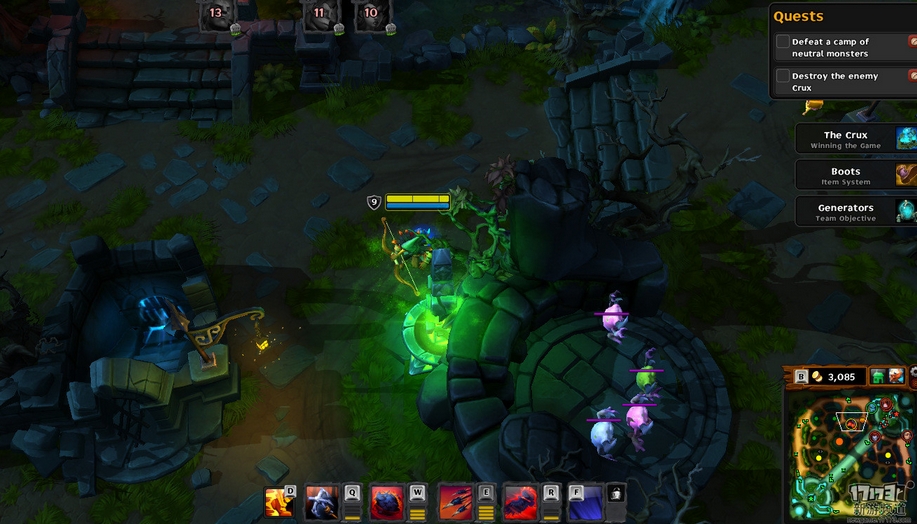Click the level 10 player portrait
917x524 pixels.
371,15
